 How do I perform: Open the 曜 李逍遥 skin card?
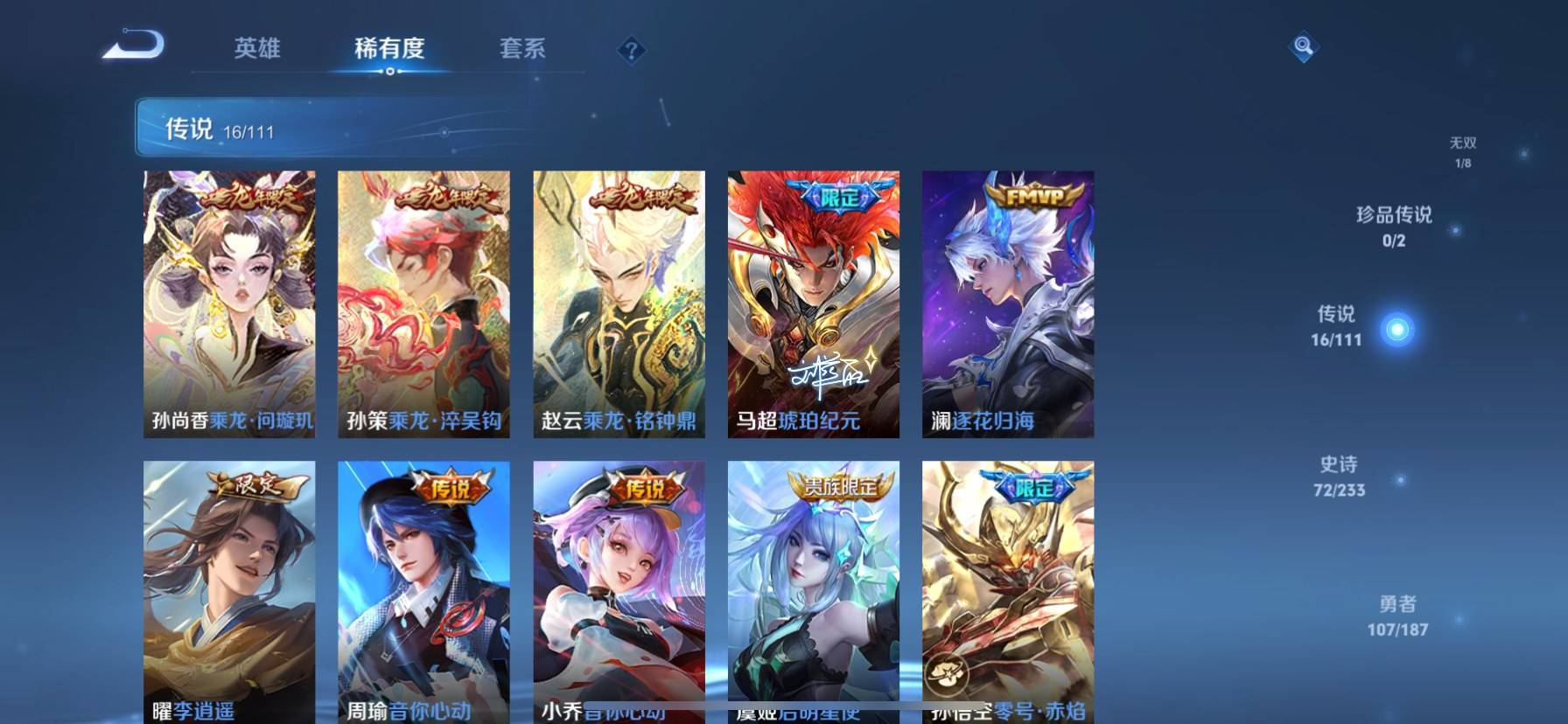coord(229,592)
